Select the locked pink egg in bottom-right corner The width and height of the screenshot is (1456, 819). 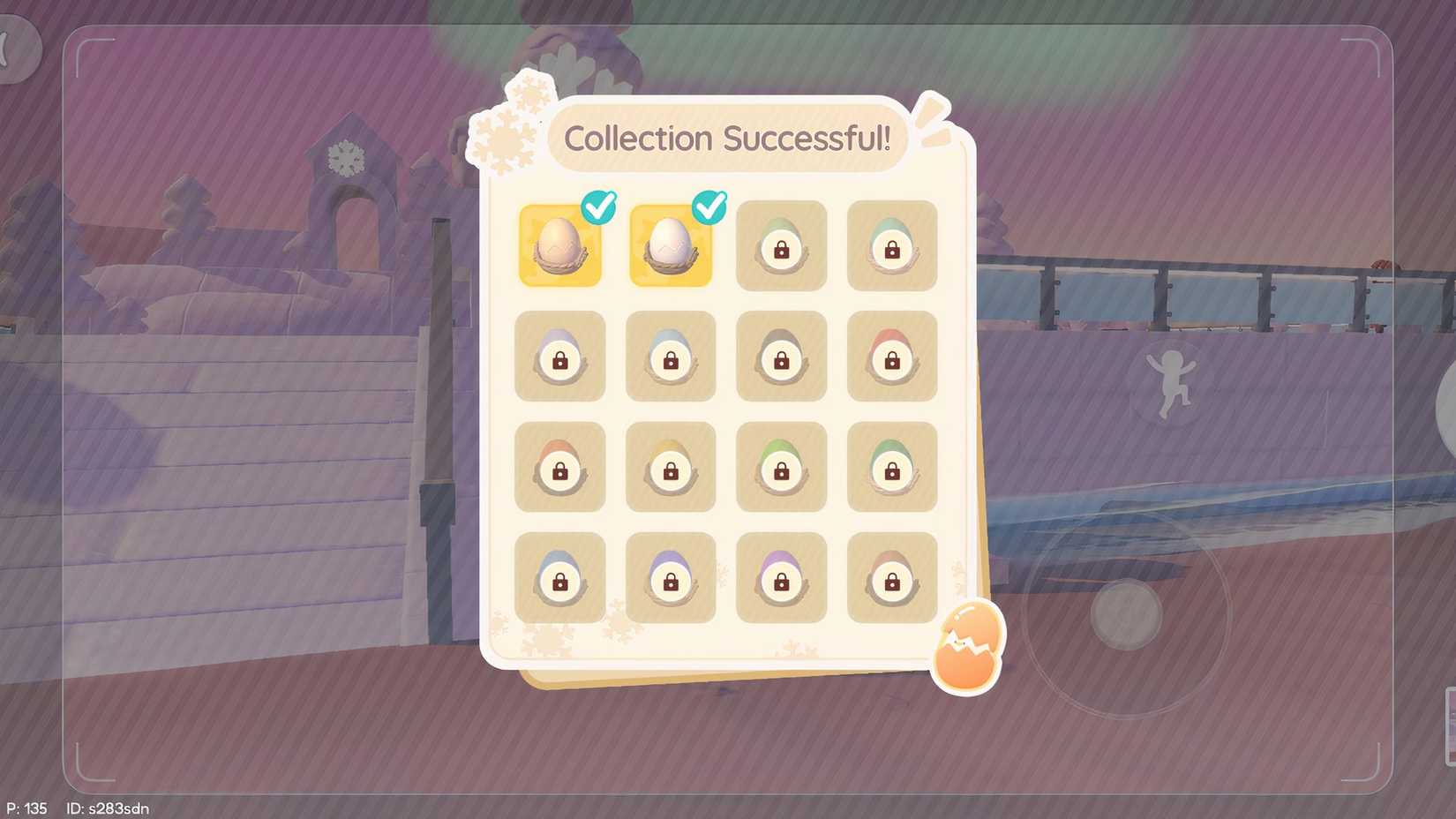pyautogui.click(x=891, y=578)
